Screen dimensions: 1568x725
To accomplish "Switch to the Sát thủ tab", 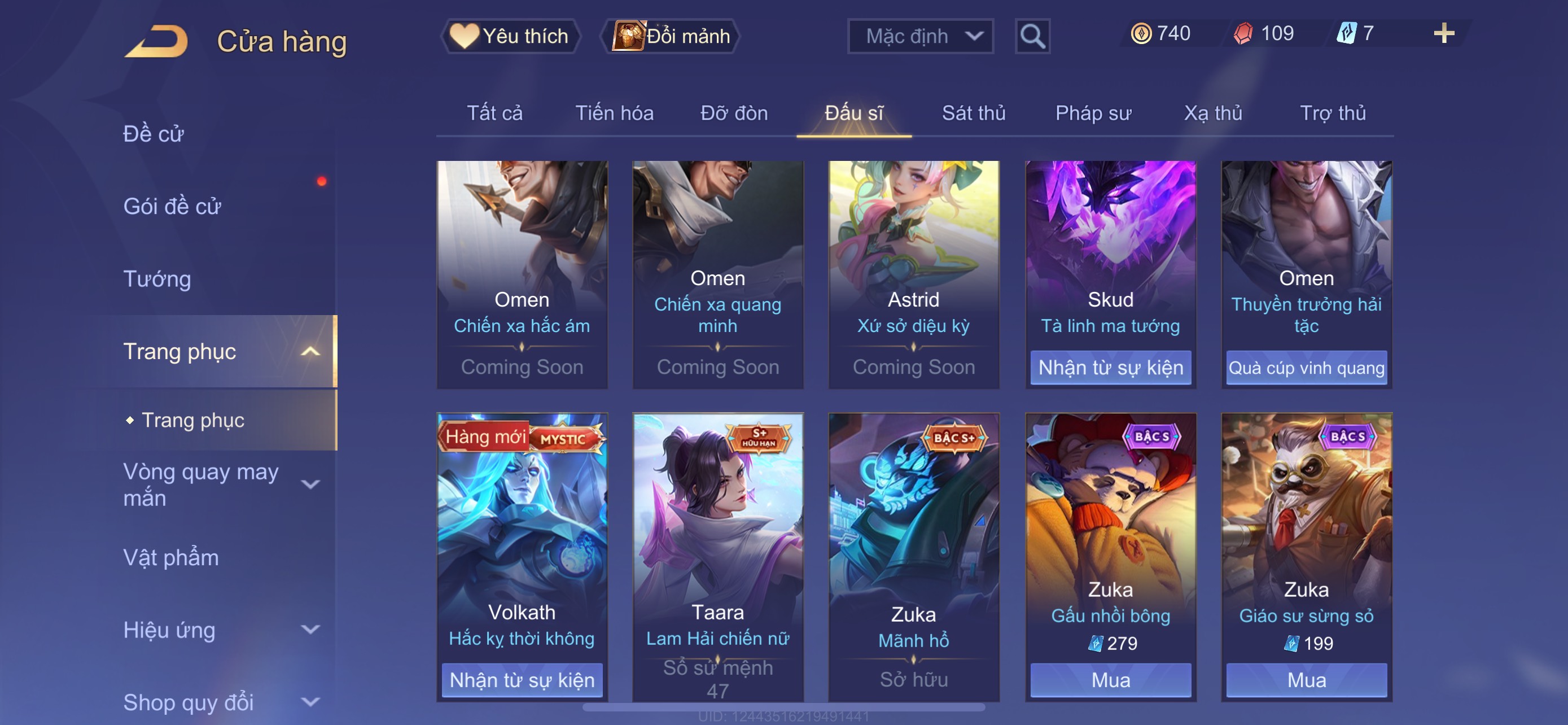I will pyautogui.click(x=973, y=113).
